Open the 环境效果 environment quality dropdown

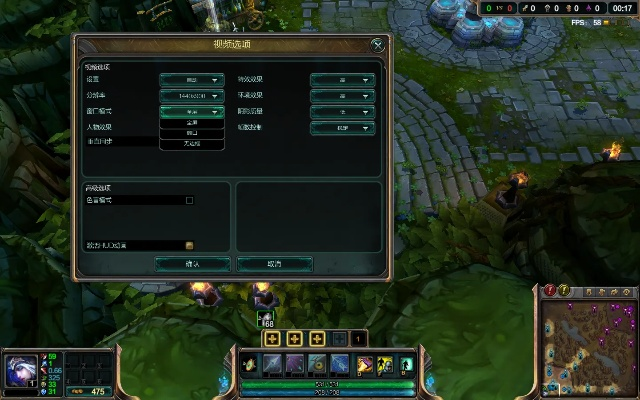(341, 96)
